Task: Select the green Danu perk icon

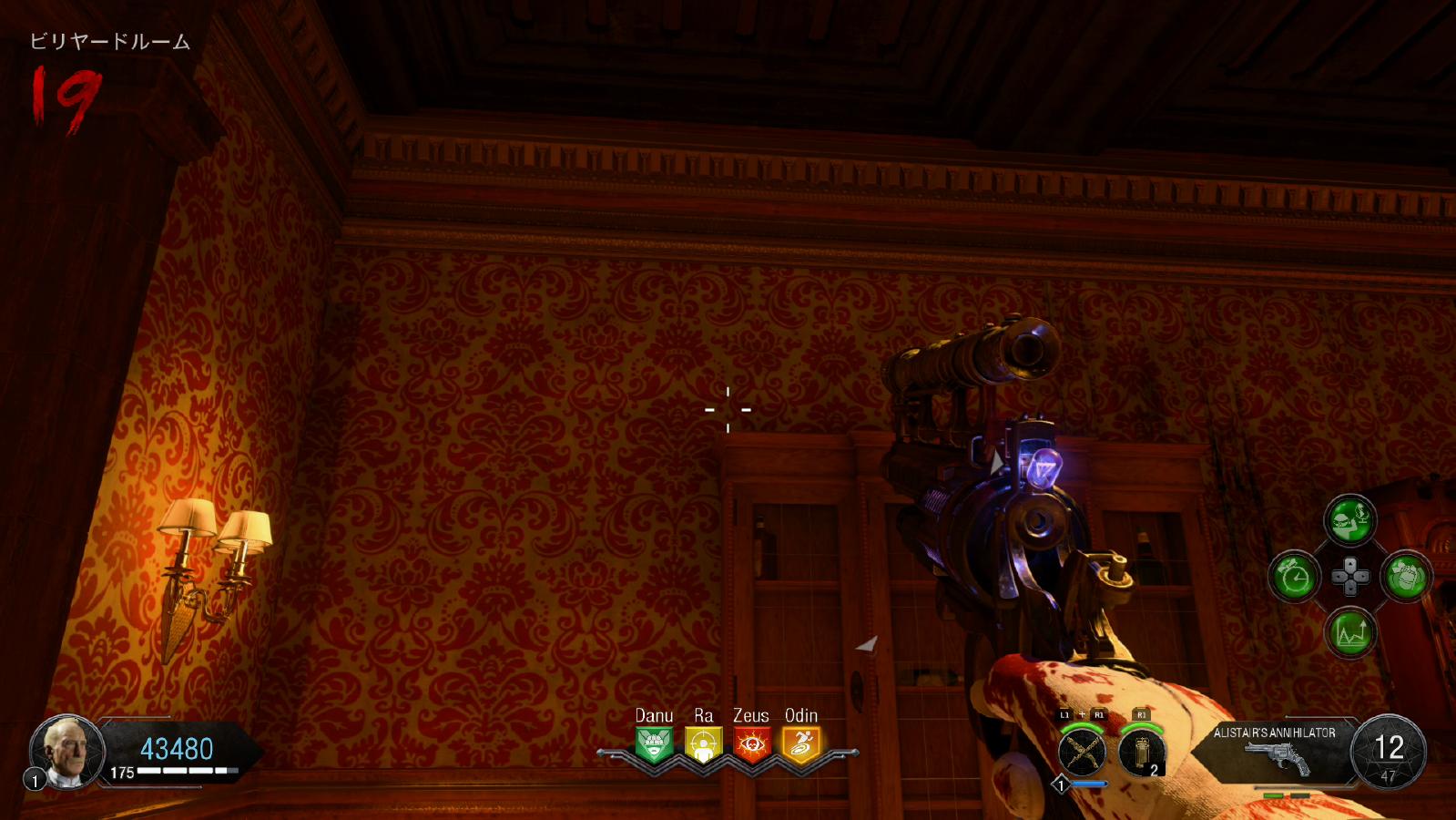Action: pos(654,745)
